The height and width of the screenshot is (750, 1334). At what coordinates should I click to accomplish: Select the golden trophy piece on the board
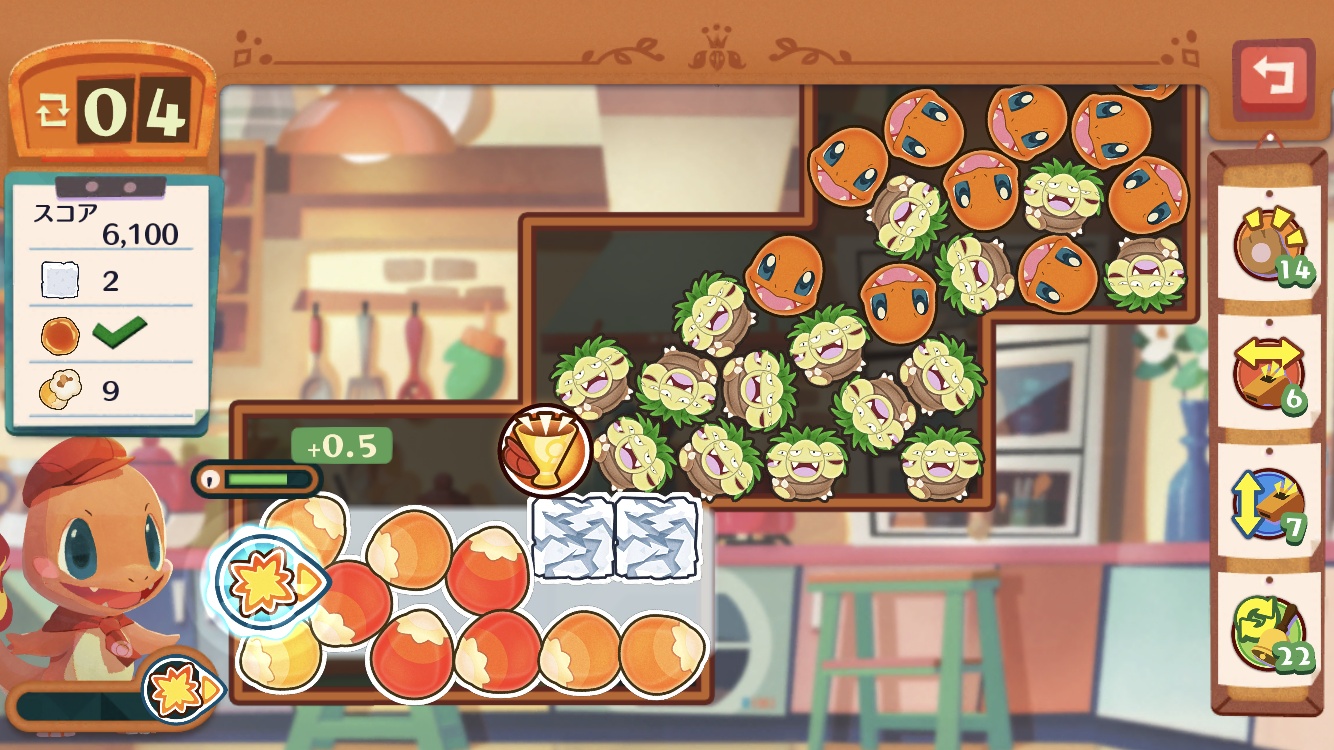(x=545, y=451)
